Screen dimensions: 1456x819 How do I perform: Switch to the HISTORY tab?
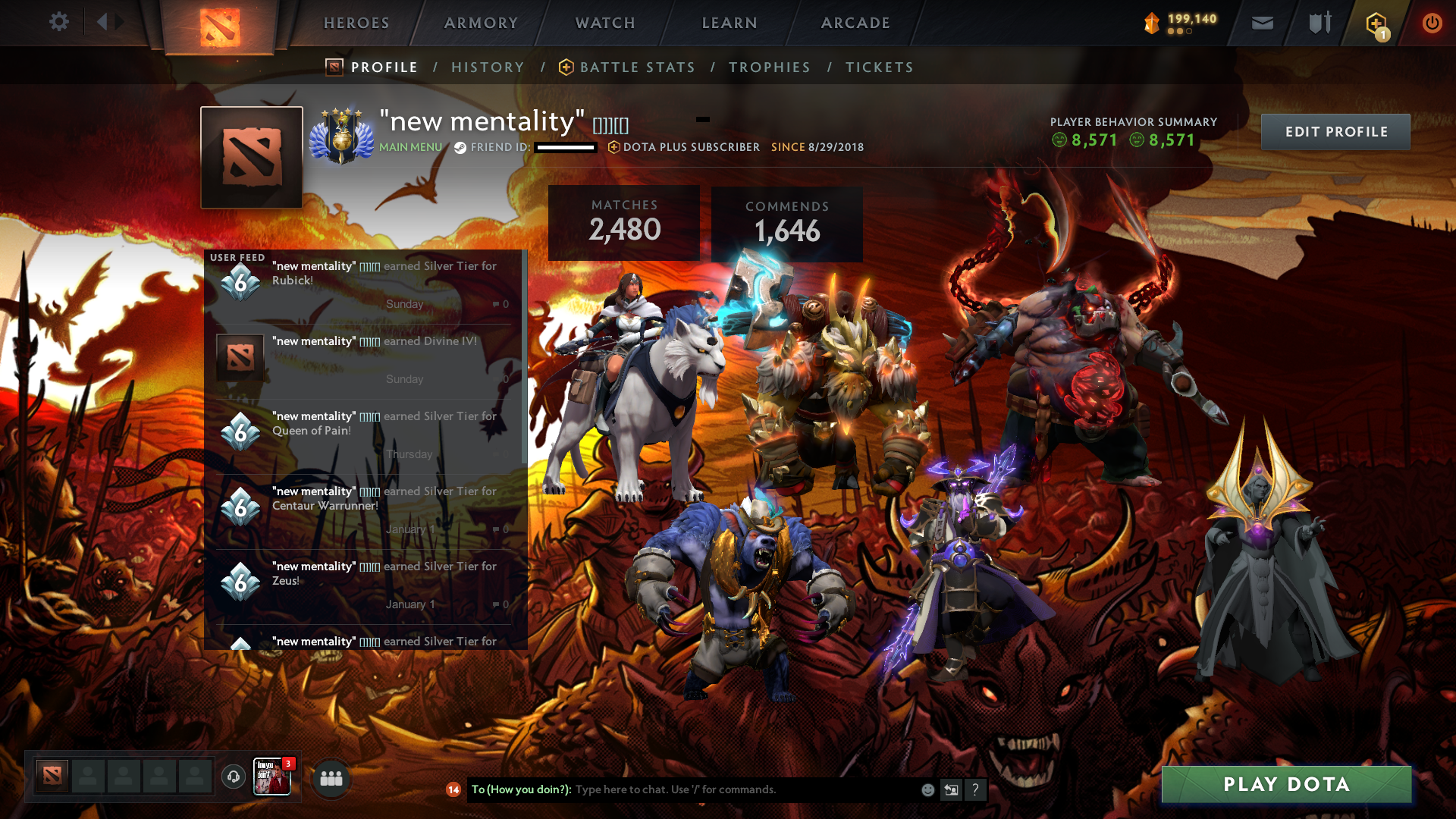point(488,67)
